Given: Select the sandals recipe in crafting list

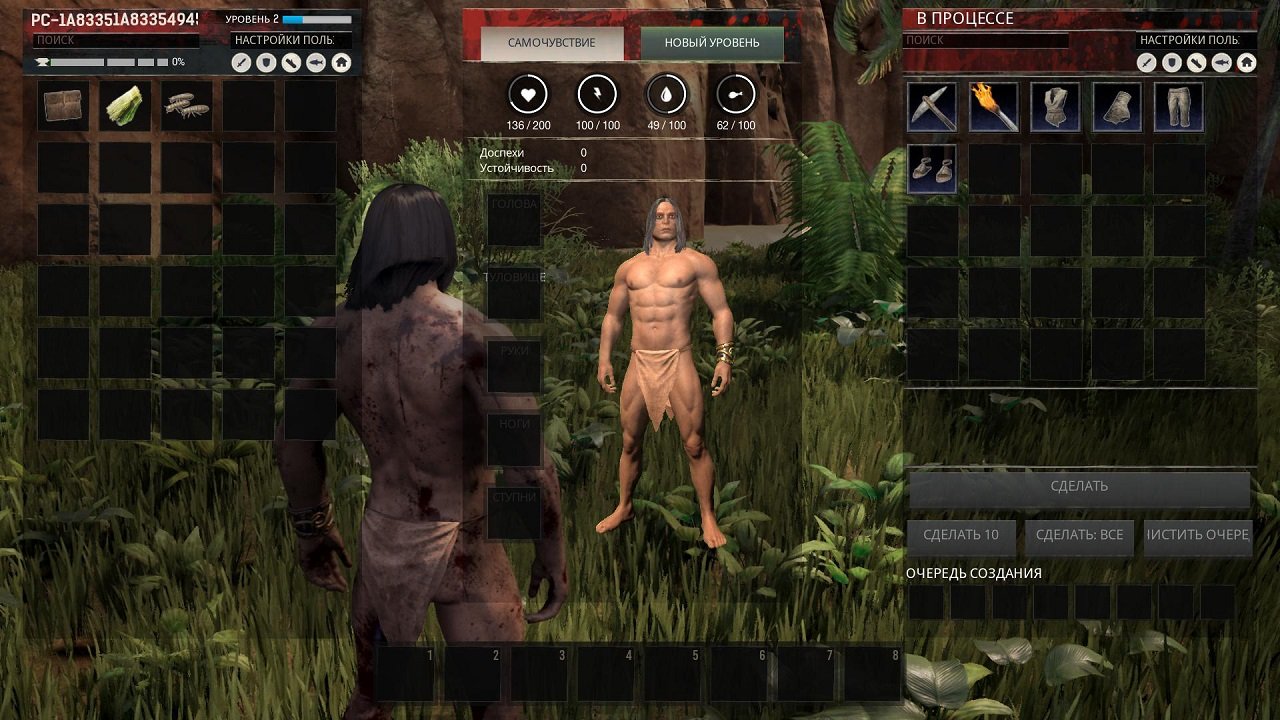Looking at the screenshot, I should (931, 168).
